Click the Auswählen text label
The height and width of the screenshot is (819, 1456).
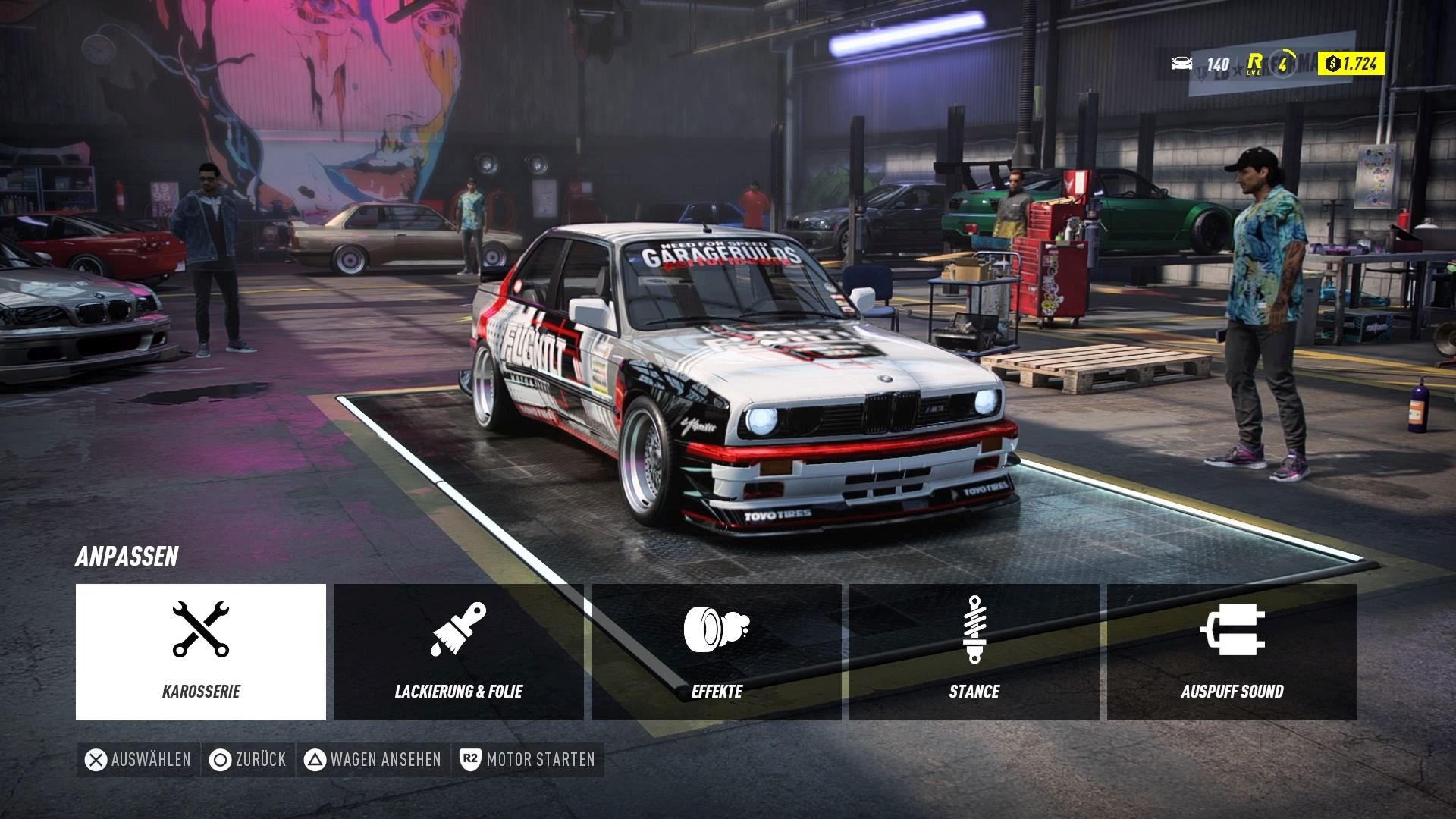pyautogui.click(x=149, y=758)
